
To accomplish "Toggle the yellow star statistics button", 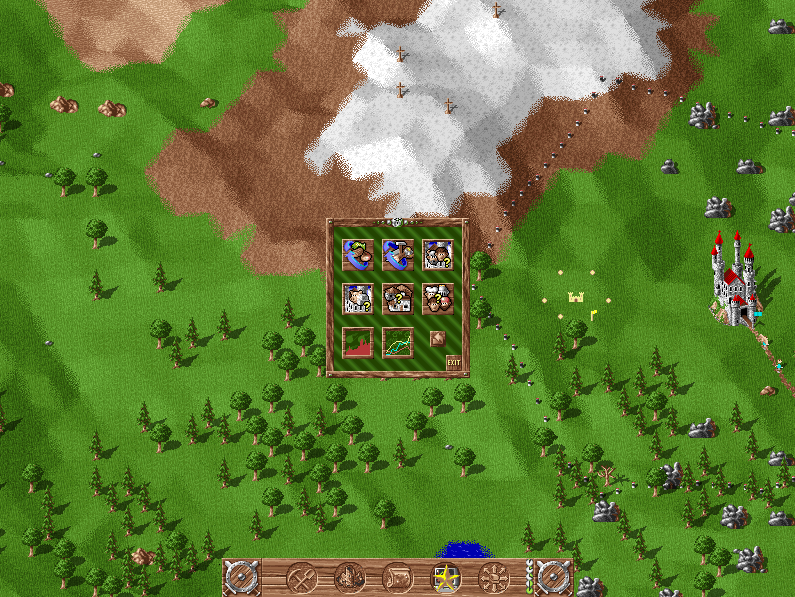I will coord(445,577).
